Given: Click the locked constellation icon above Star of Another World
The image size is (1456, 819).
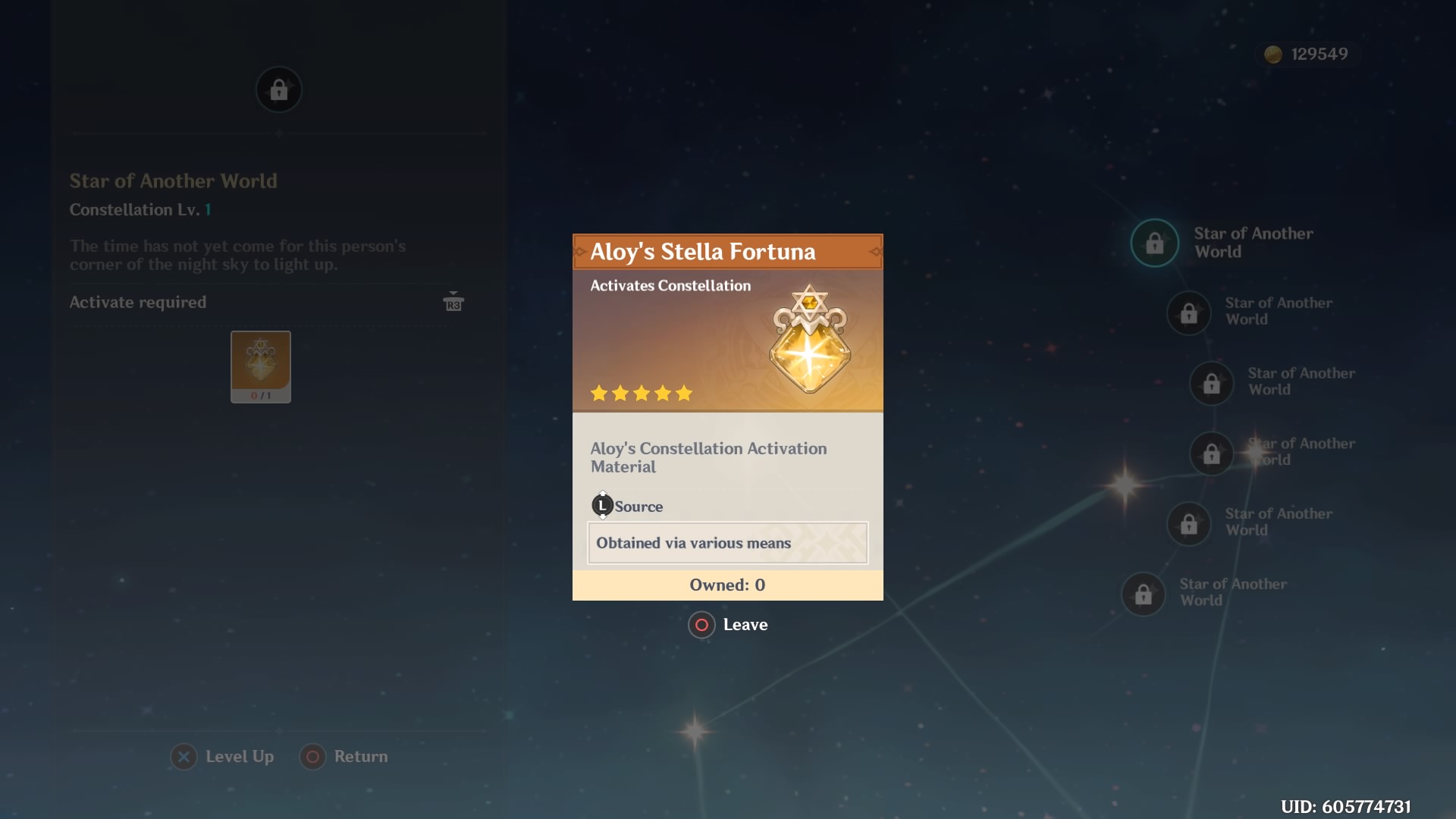Looking at the screenshot, I should (278, 89).
